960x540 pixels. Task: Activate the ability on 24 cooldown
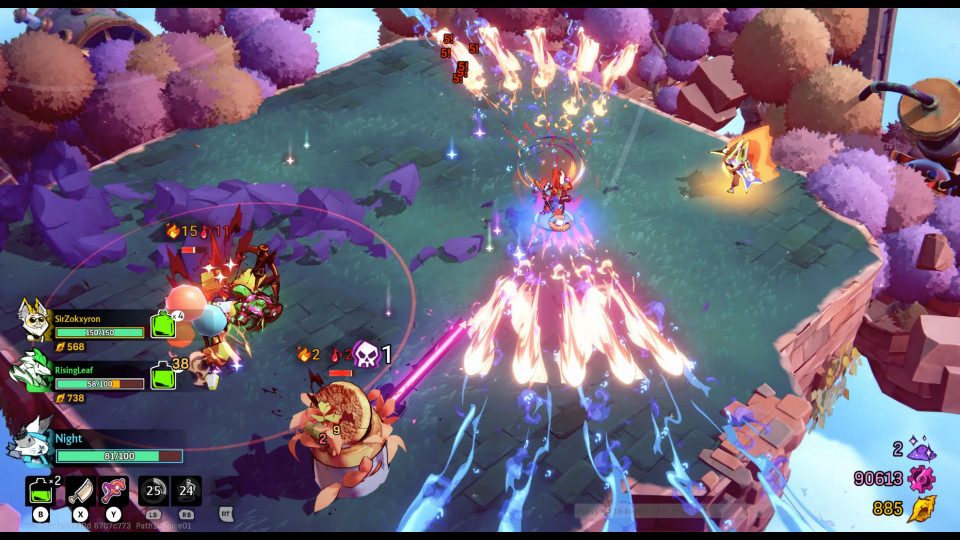187,491
